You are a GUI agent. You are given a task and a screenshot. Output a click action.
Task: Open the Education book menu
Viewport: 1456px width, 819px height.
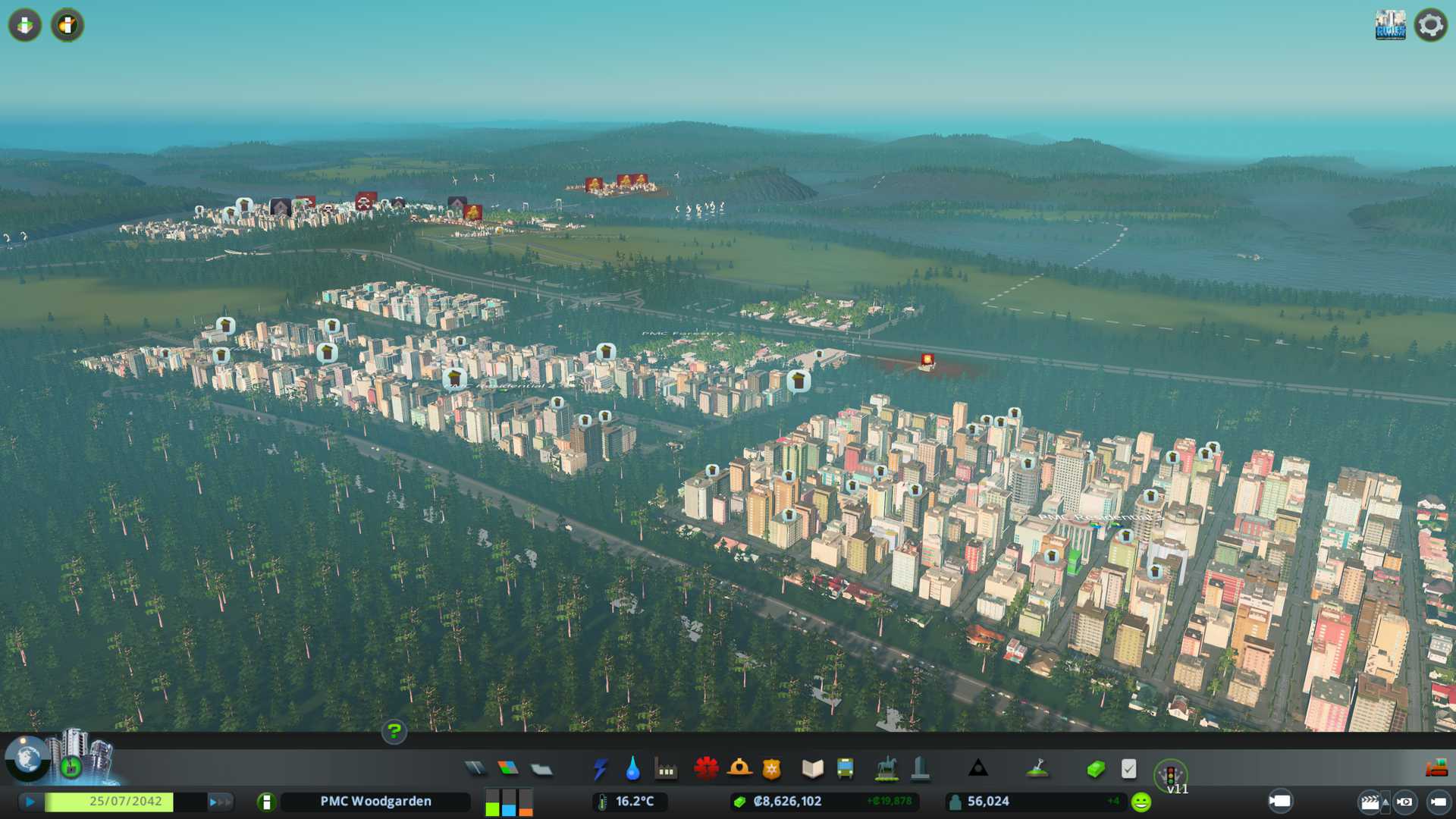(x=812, y=769)
